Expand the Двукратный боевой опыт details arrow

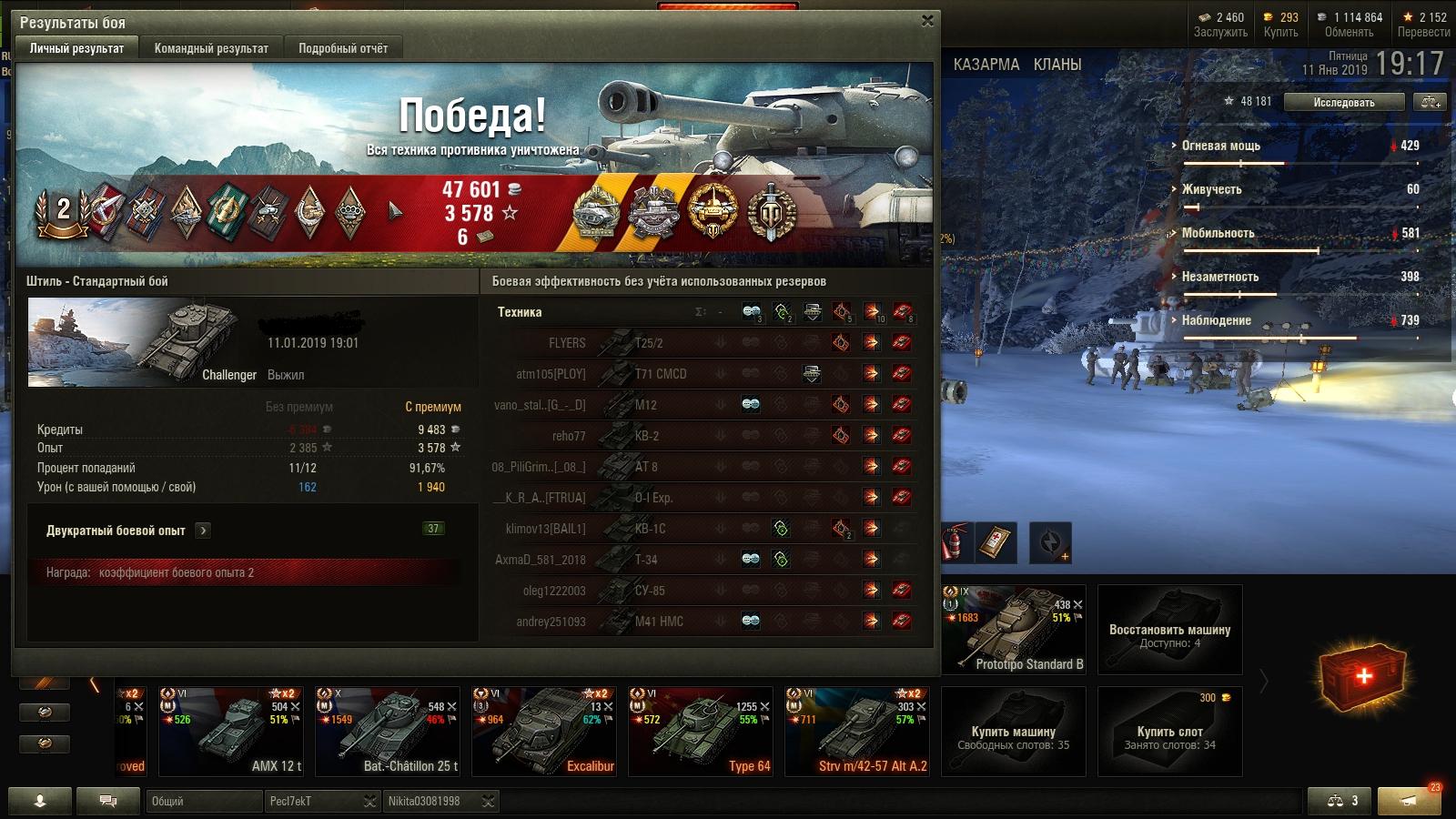point(202,530)
